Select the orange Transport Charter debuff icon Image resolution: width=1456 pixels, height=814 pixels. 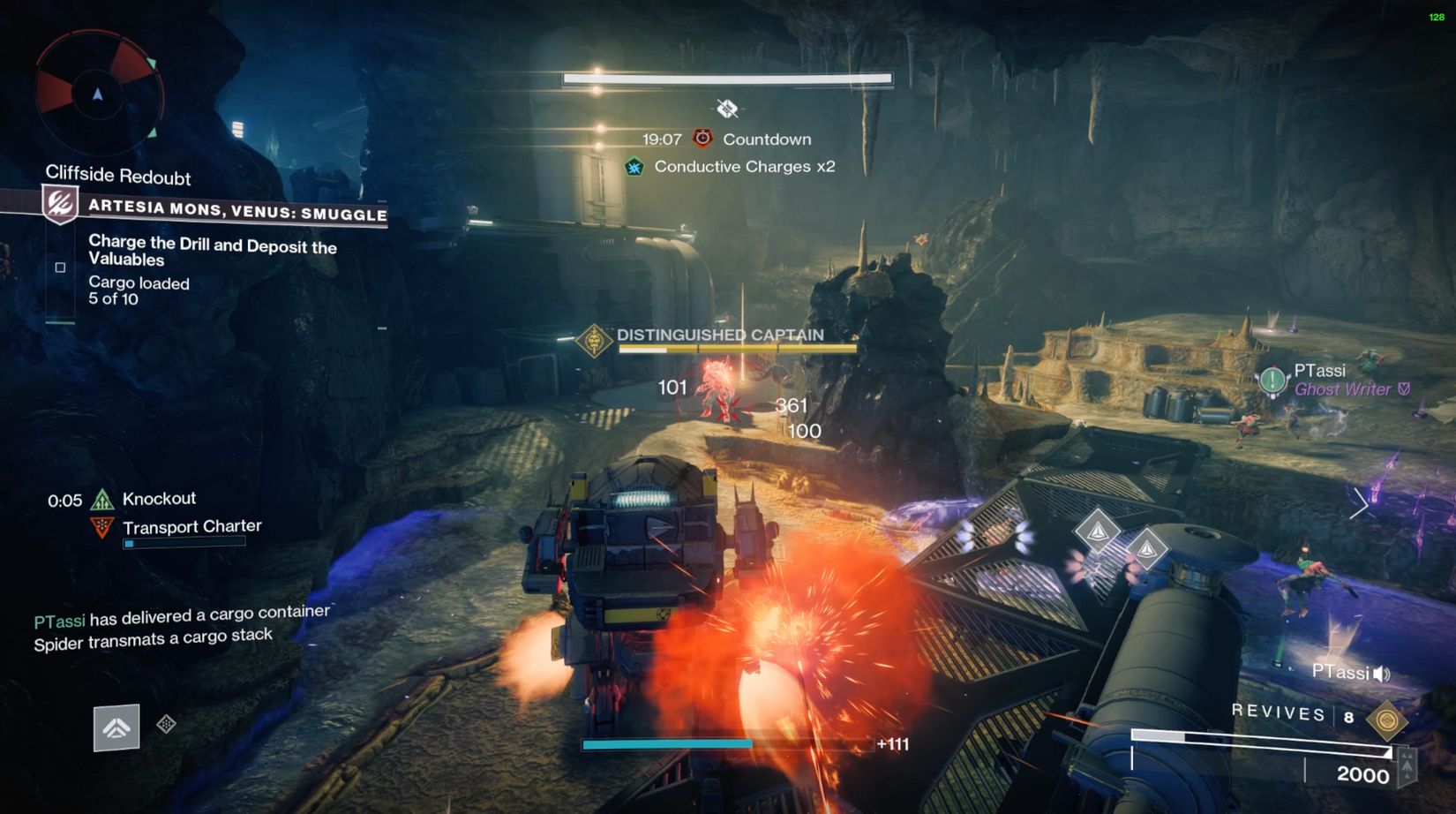(x=100, y=525)
